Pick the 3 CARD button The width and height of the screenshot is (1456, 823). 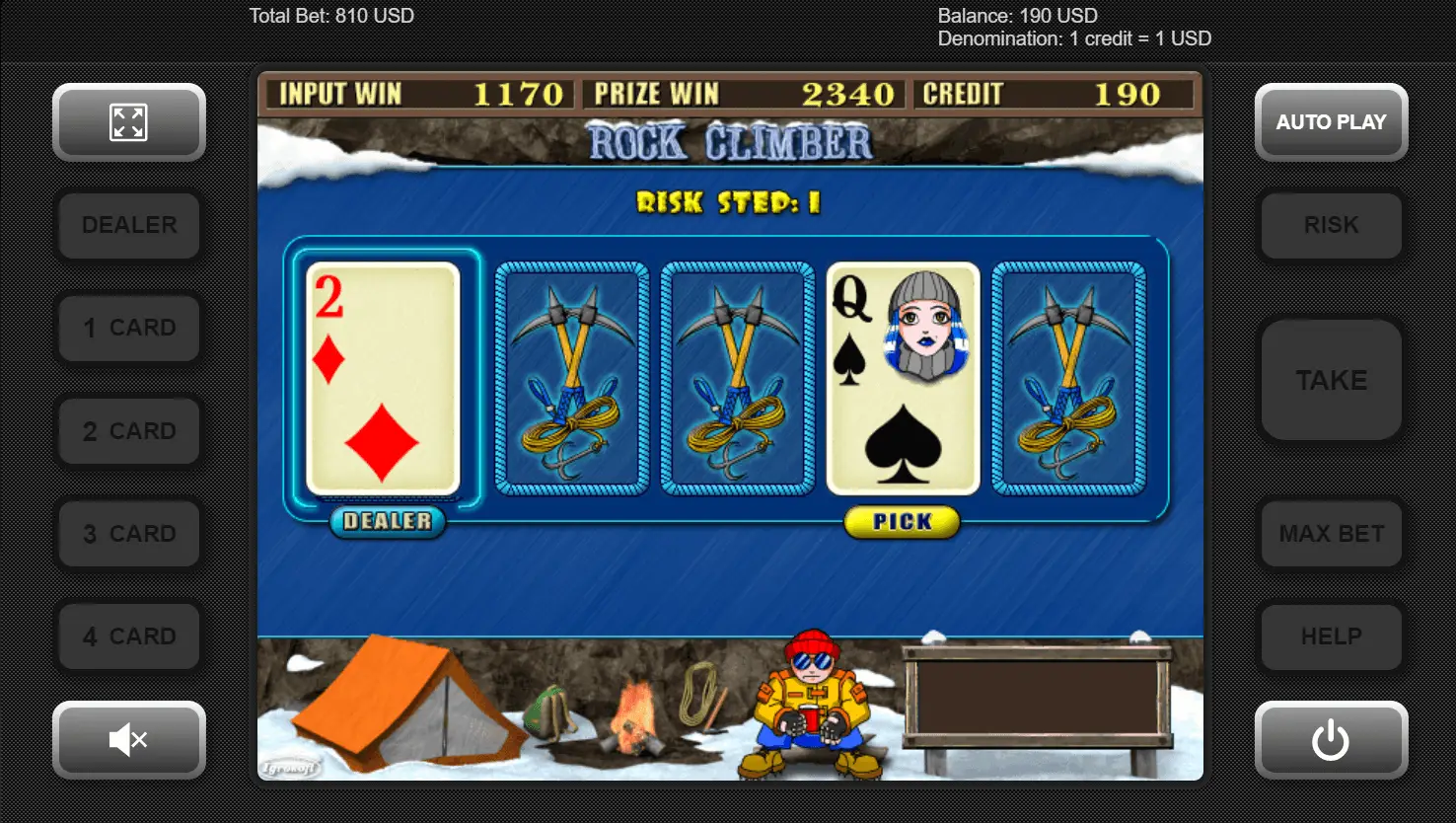pos(129,534)
